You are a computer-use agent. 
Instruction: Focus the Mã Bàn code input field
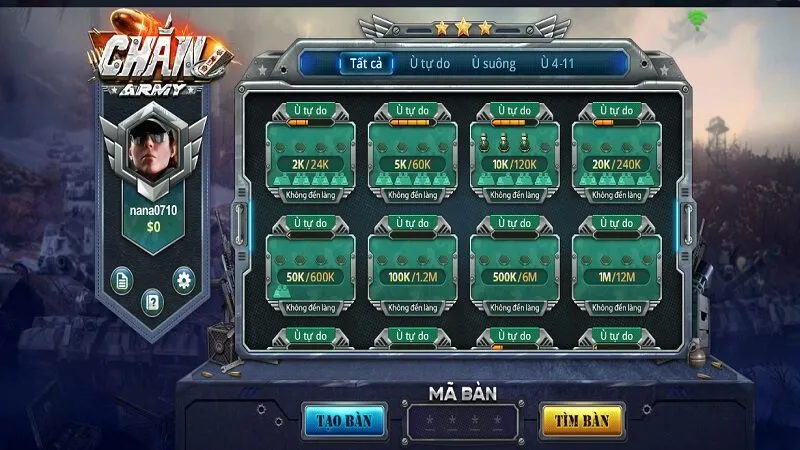tap(463, 421)
